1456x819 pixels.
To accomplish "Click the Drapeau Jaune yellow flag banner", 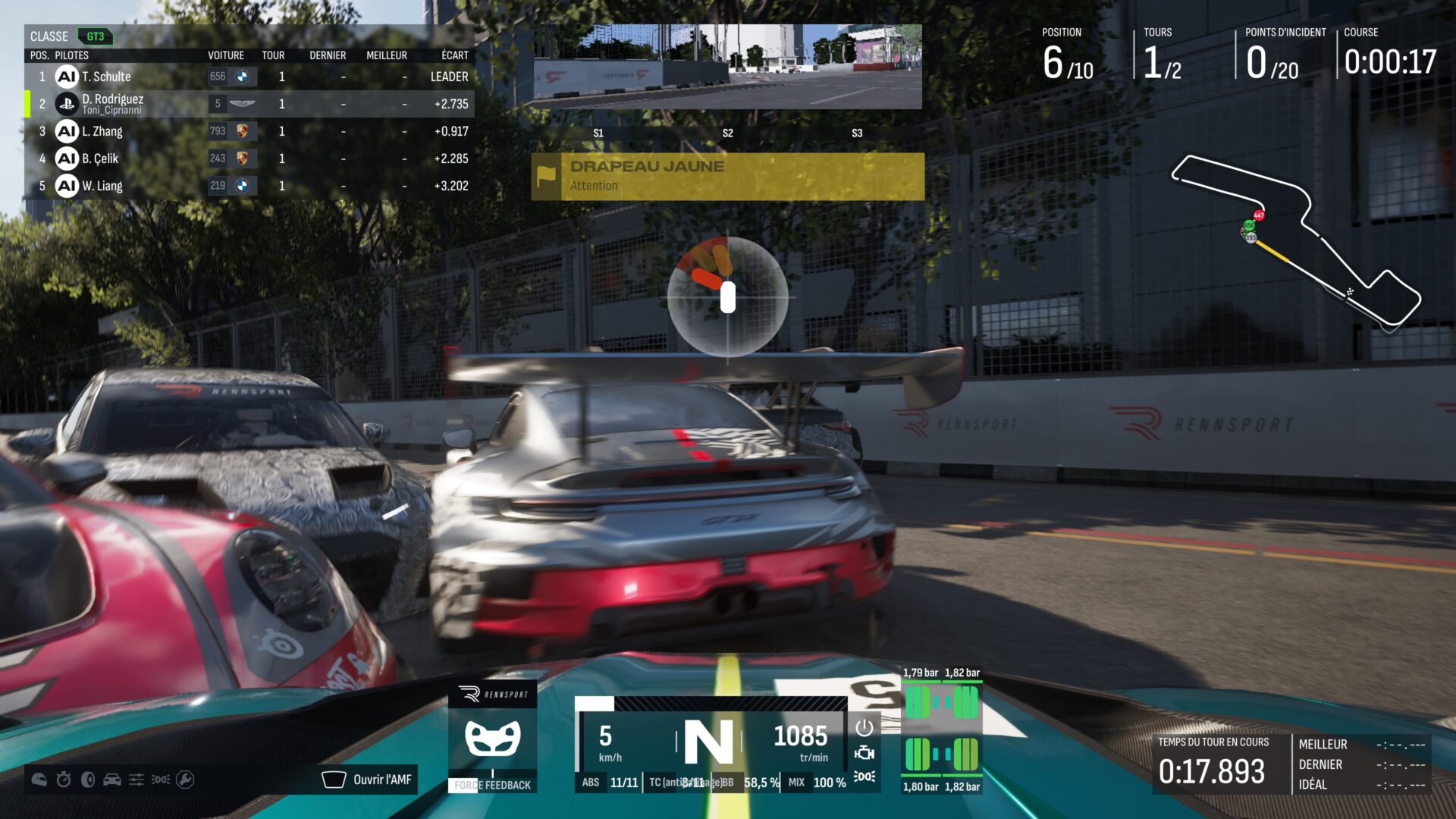I will click(728, 176).
